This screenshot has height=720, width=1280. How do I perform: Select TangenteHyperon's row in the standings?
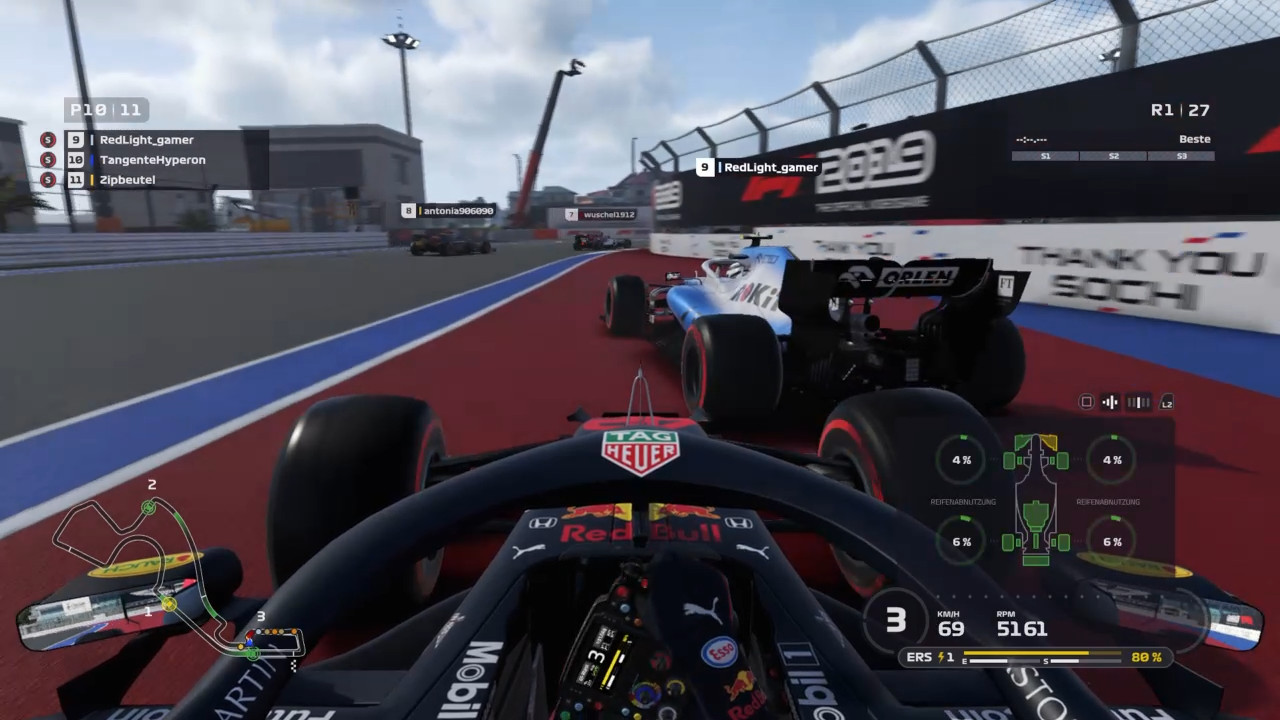click(152, 160)
